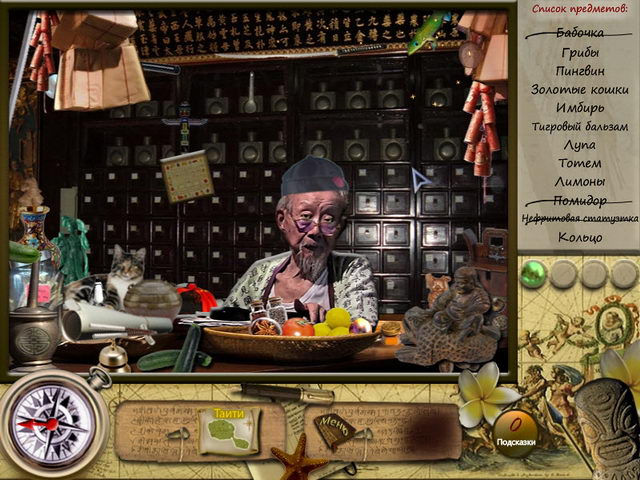Image resolution: width=640 pixels, height=480 pixels.
Task: Click the green gem orb
Action: tap(537, 270)
